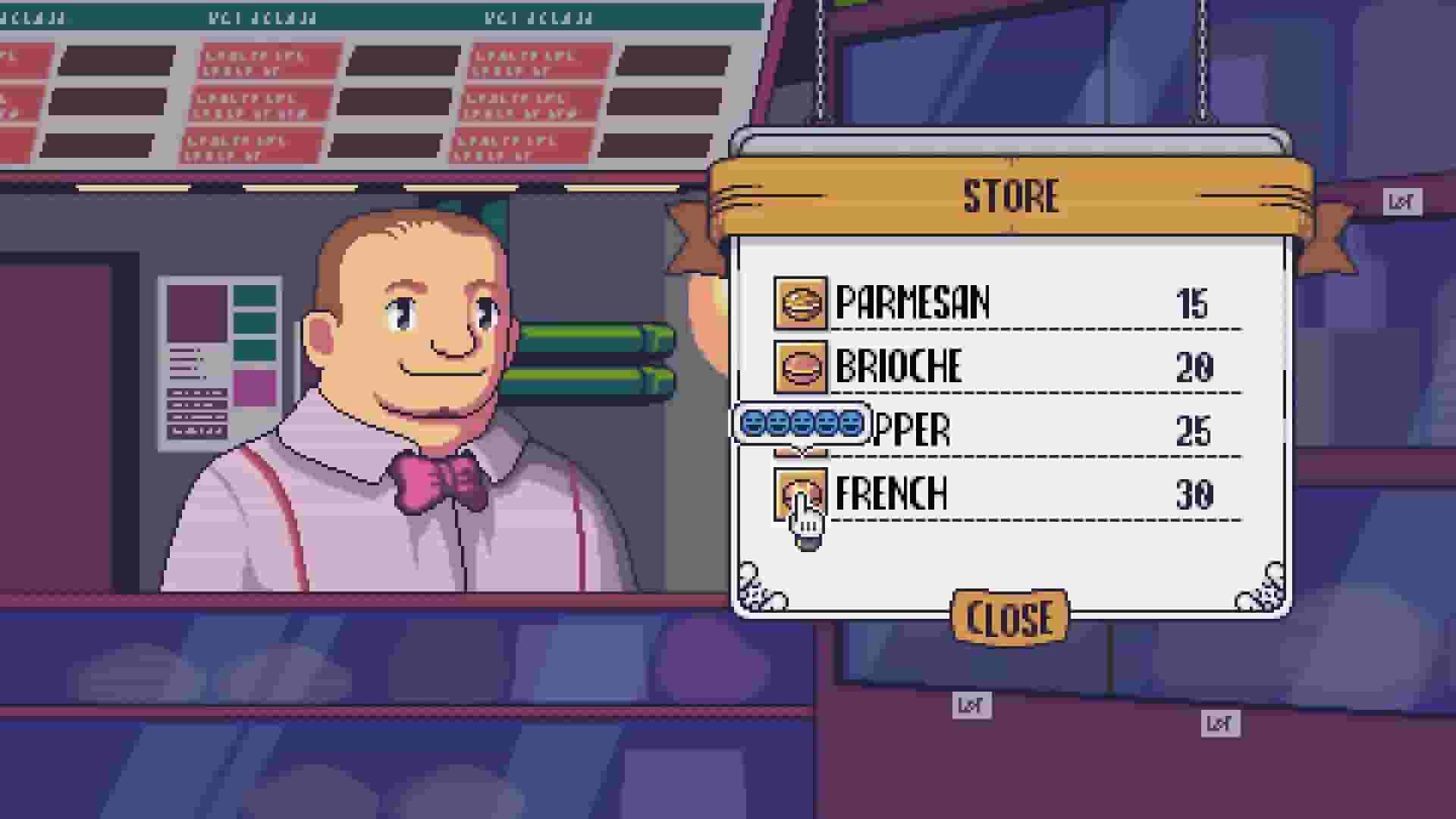Click the green rolled mats behind the shopkeeper

coord(599,356)
